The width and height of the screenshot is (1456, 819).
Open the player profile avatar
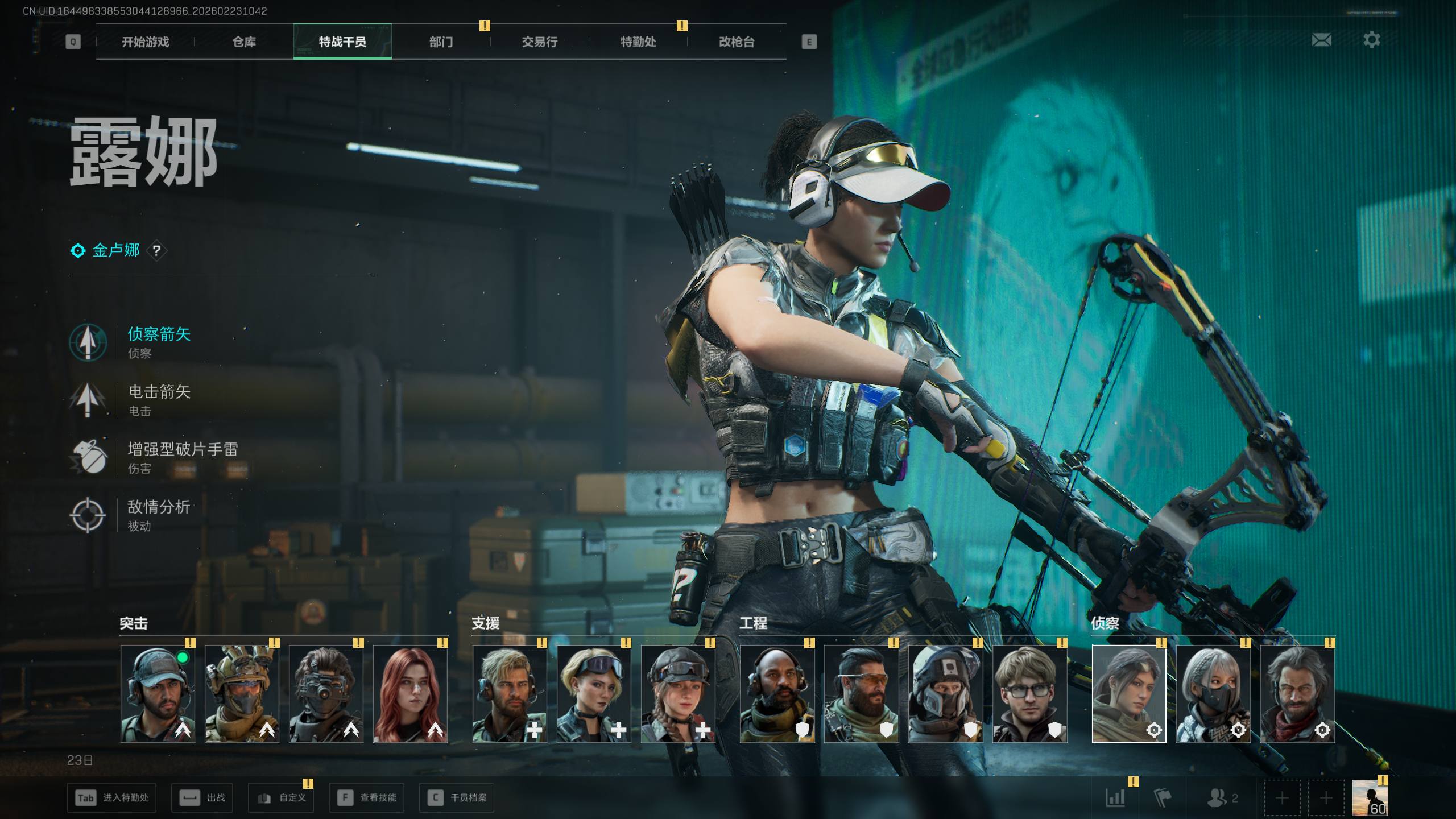(1370, 797)
